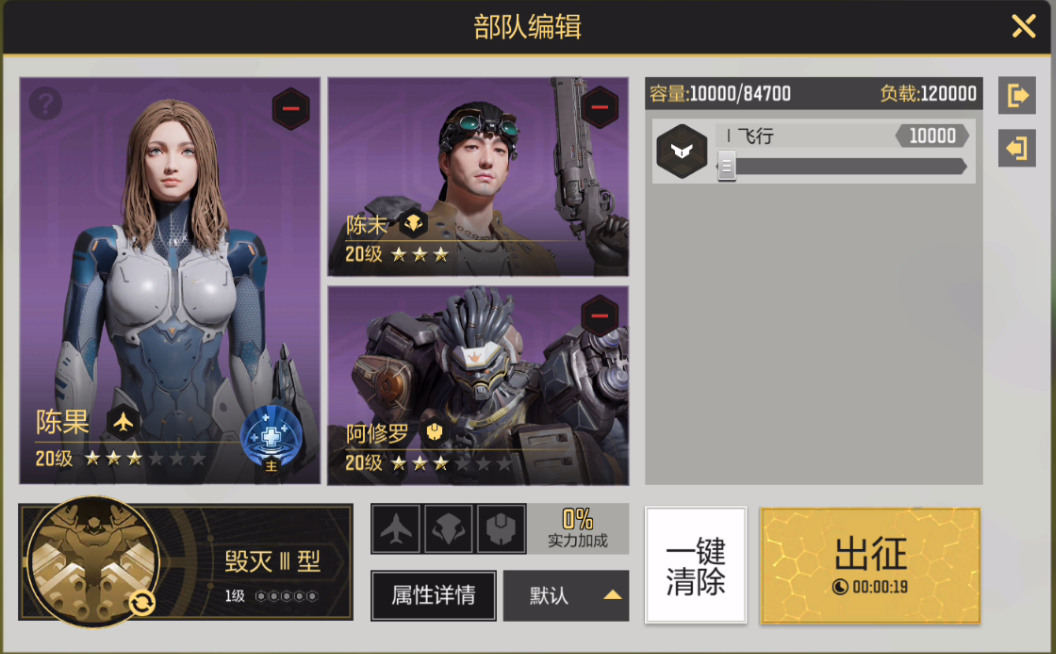Click the export arrow icon at top right
1056x654 pixels.
(x=1017, y=96)
